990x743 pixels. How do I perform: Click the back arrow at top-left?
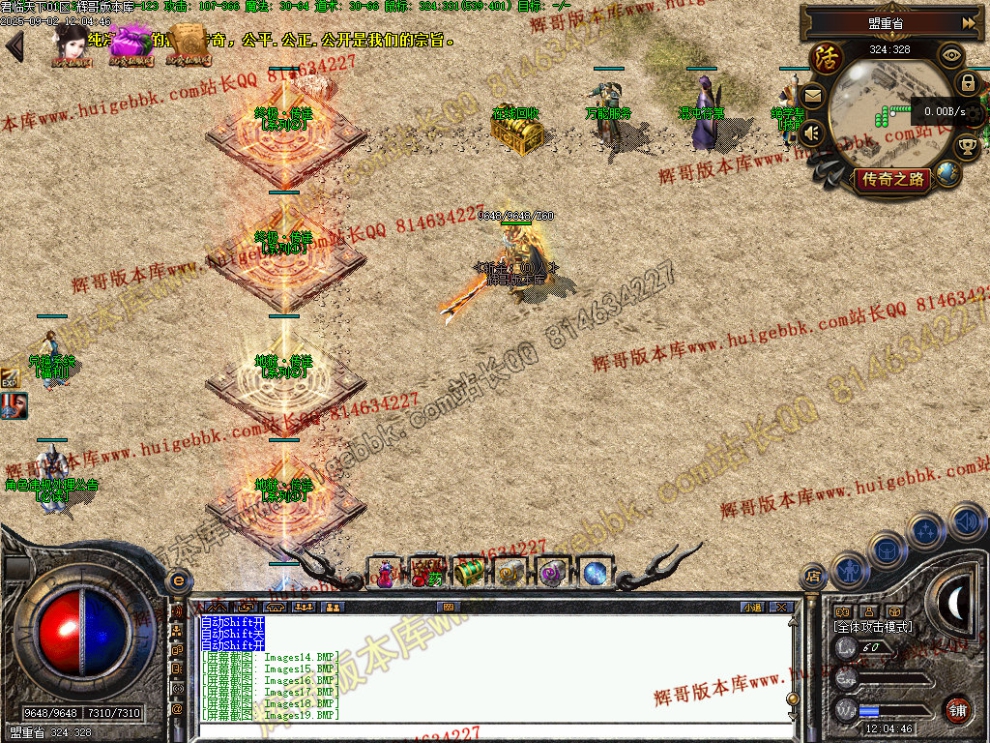[14, 46]
